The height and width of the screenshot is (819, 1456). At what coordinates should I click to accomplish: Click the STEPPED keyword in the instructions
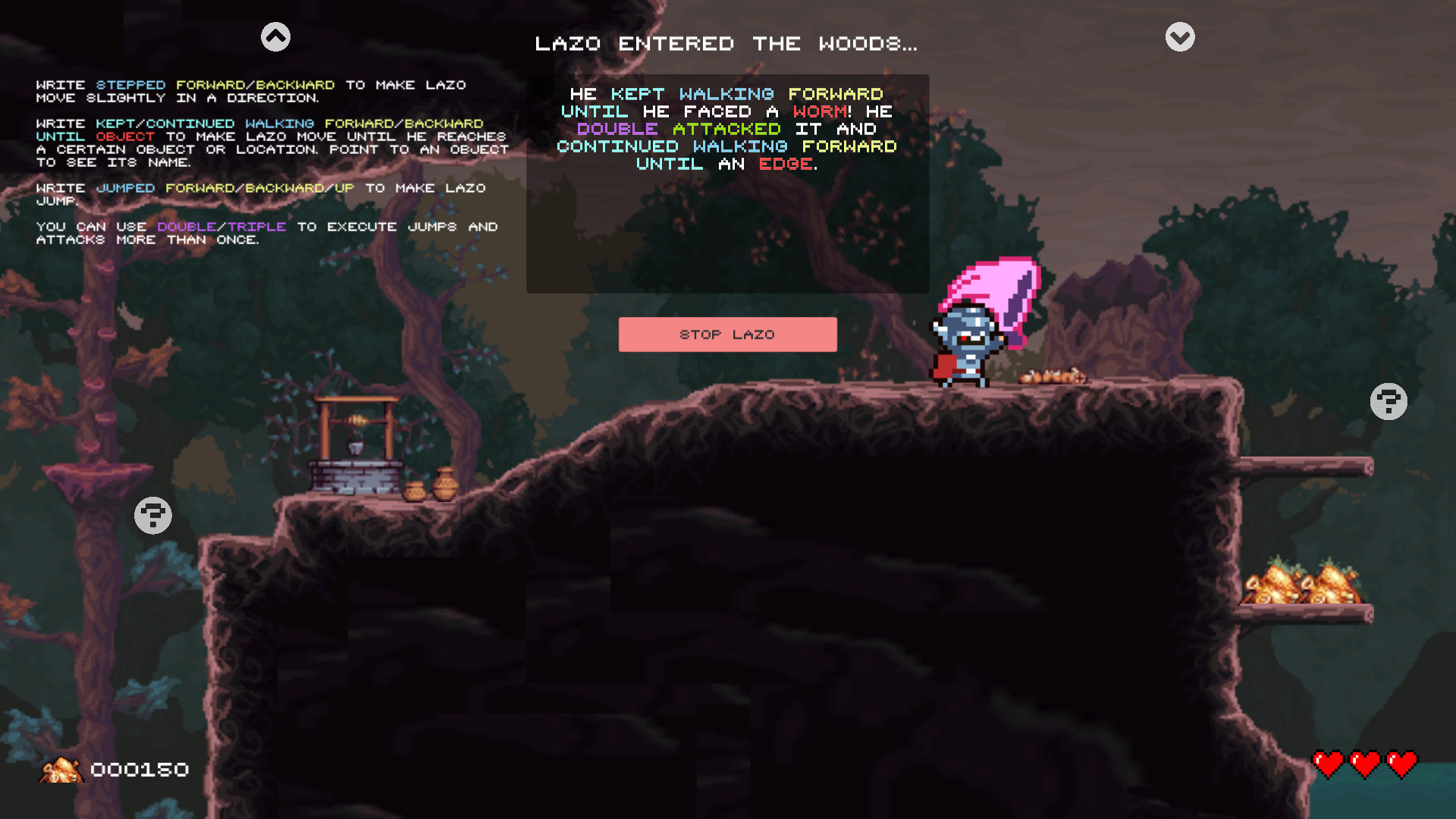point(131,85)
